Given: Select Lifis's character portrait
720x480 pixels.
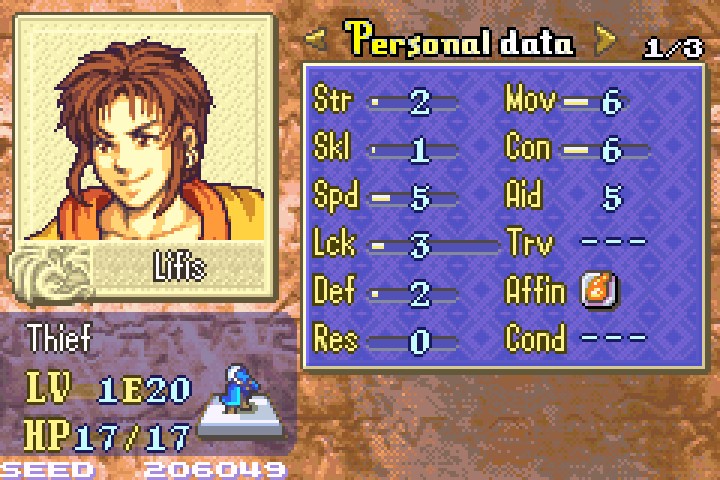Looking at the screenshot, I should pos(144,130).
